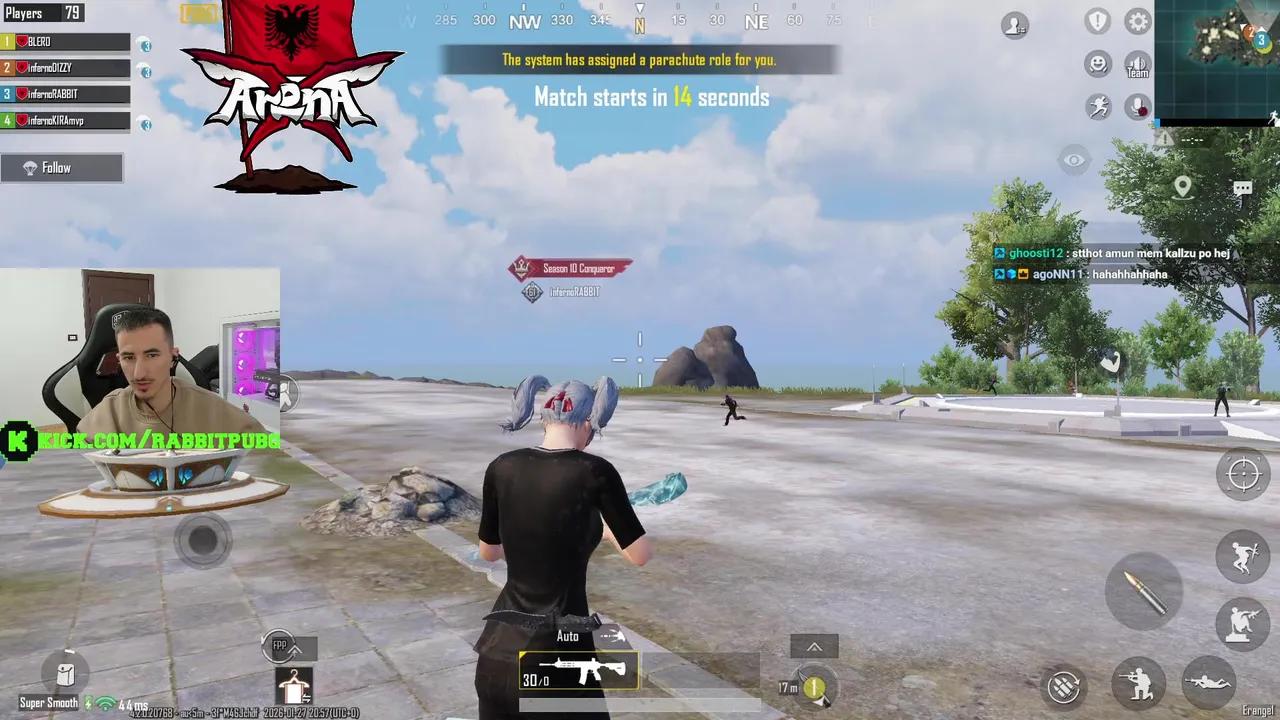Tap the map location marker icon
The image size is (1280, 720).
1184,187
